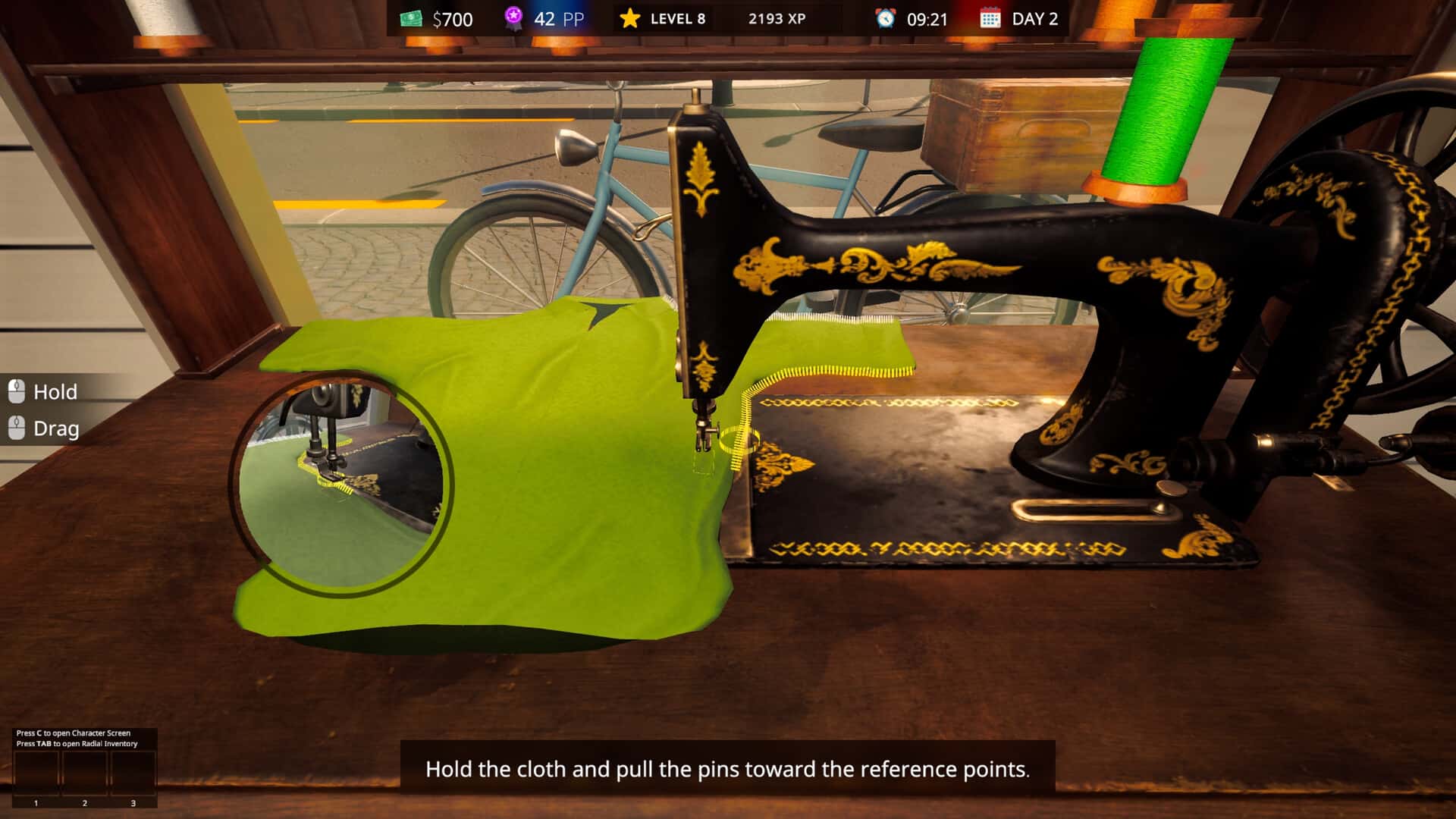Activate hotbar slot 3

pyautogui.click(x=133, y=773)
